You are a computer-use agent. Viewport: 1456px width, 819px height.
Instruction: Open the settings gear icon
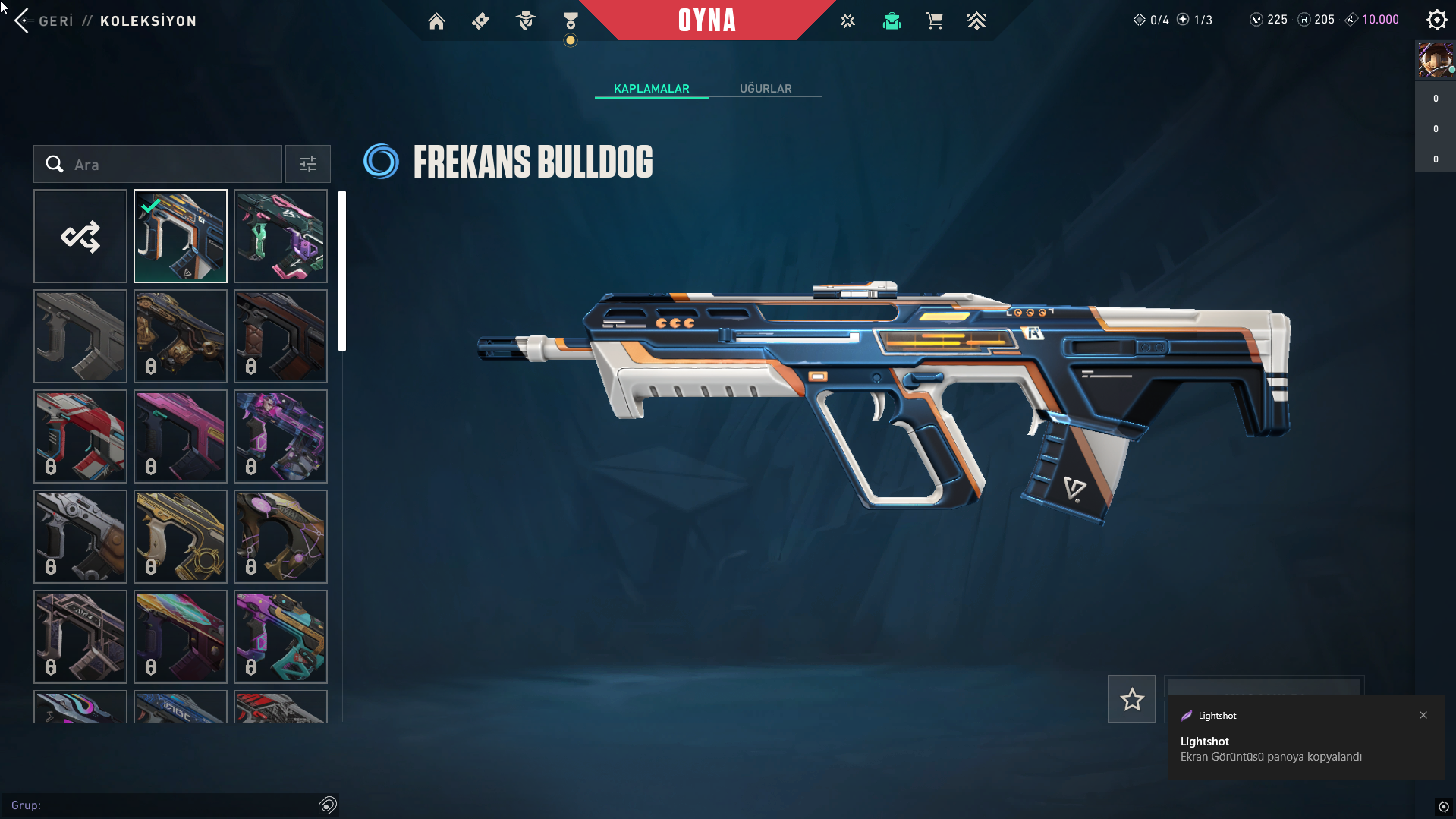1436,20
